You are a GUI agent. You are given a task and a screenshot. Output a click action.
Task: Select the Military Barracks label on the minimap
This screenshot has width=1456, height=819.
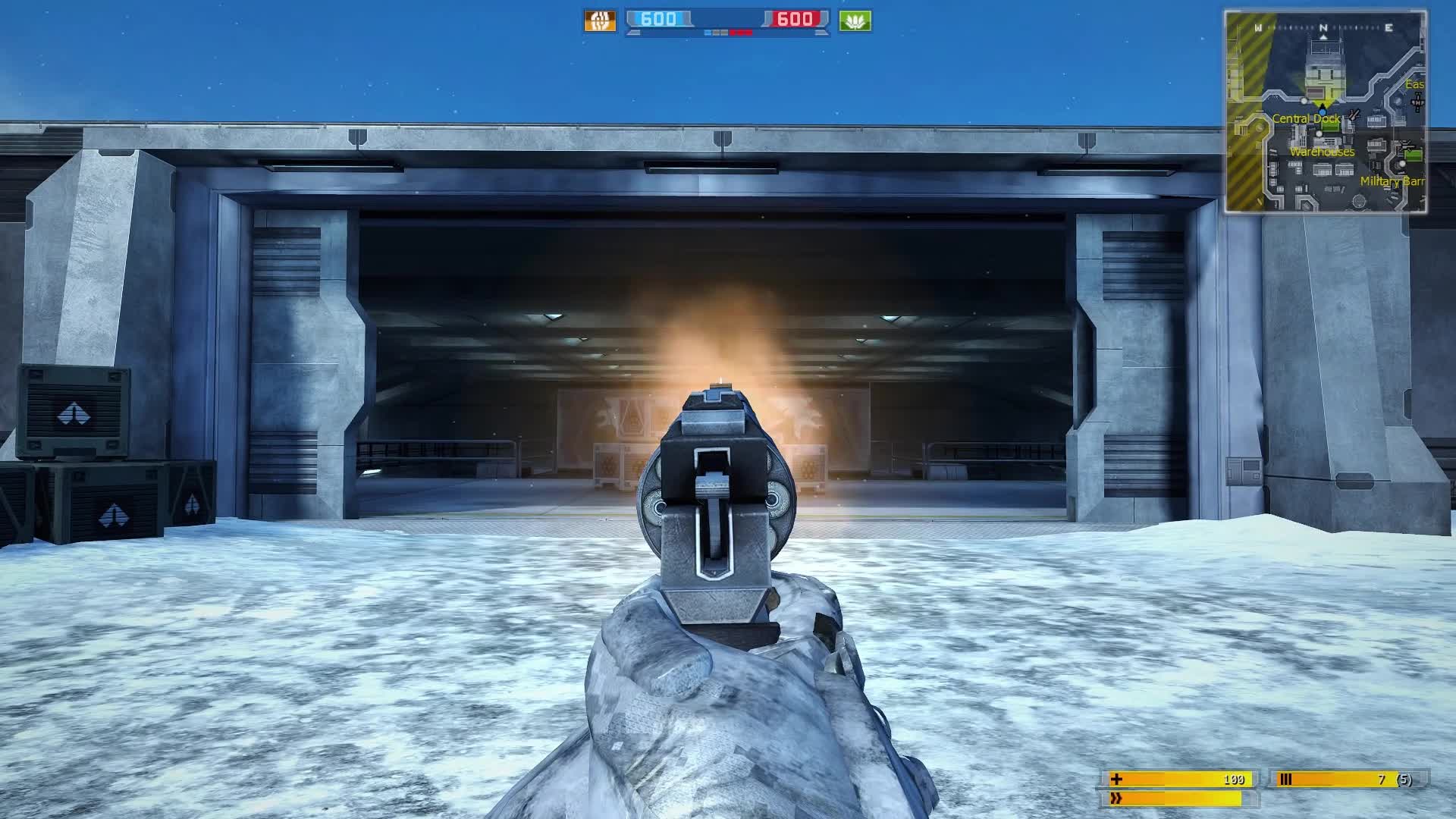point(1394,180)
